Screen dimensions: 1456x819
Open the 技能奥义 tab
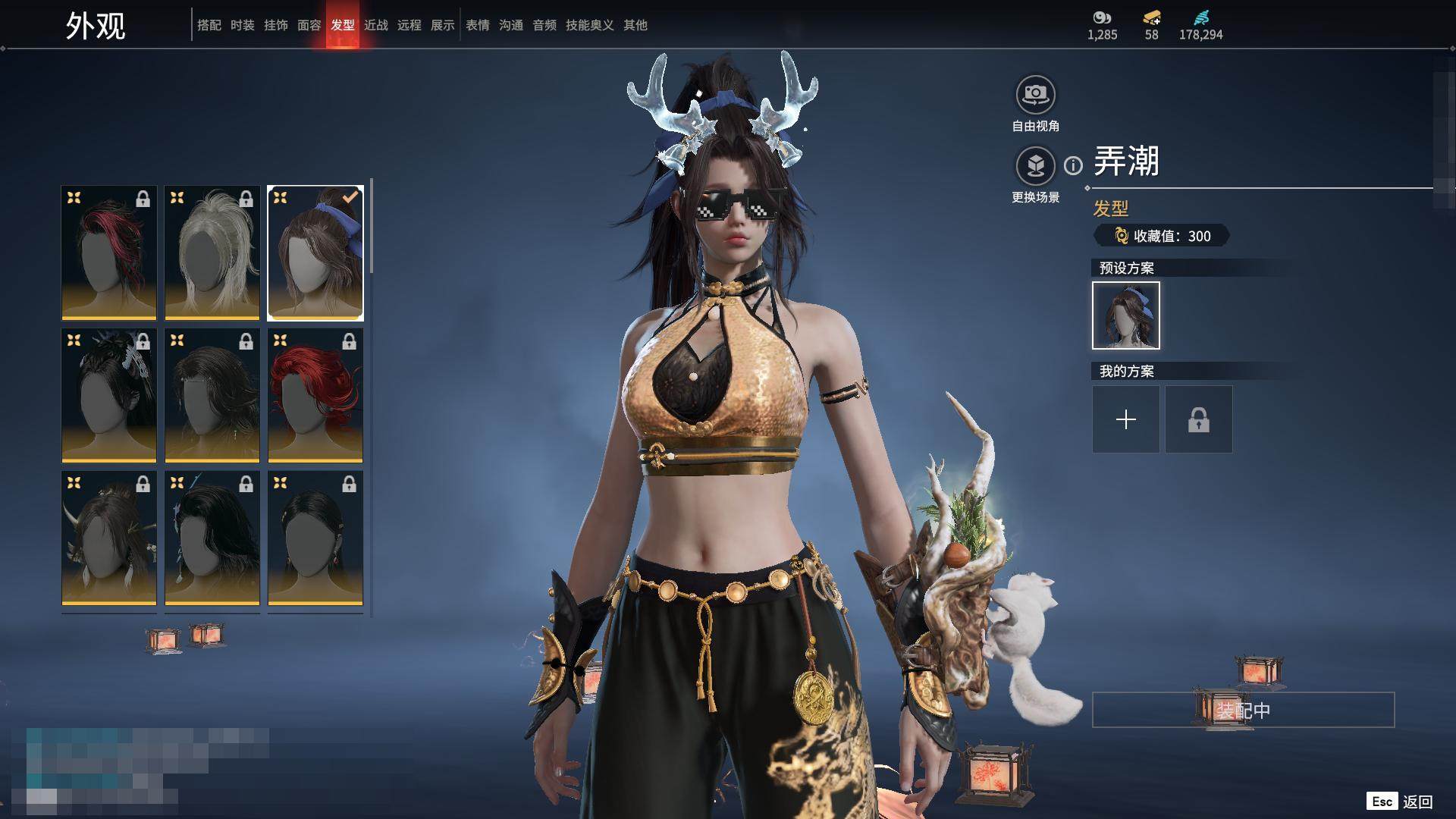pos(589,25)
